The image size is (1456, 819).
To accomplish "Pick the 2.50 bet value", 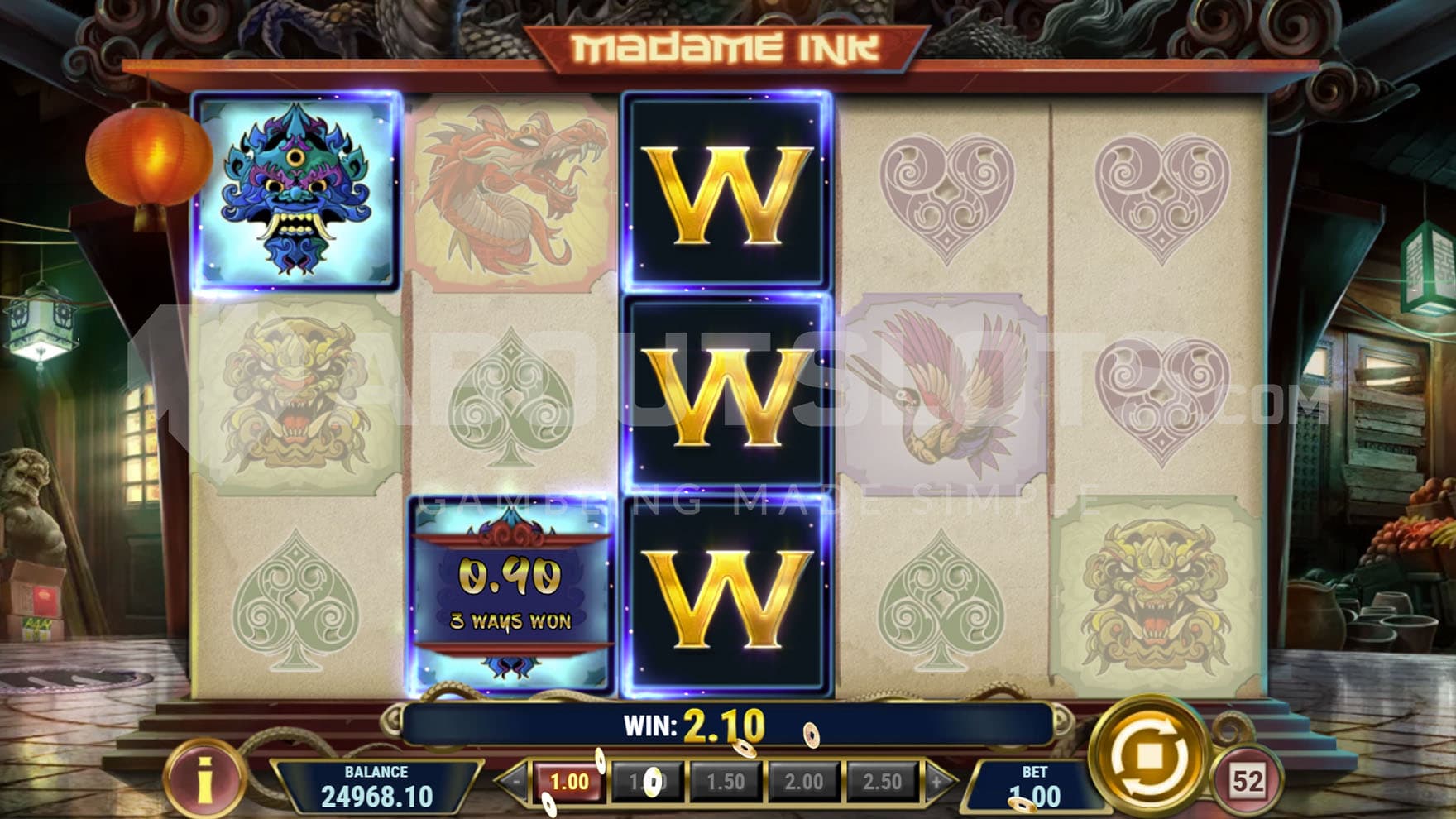I will tap(882, 782).
